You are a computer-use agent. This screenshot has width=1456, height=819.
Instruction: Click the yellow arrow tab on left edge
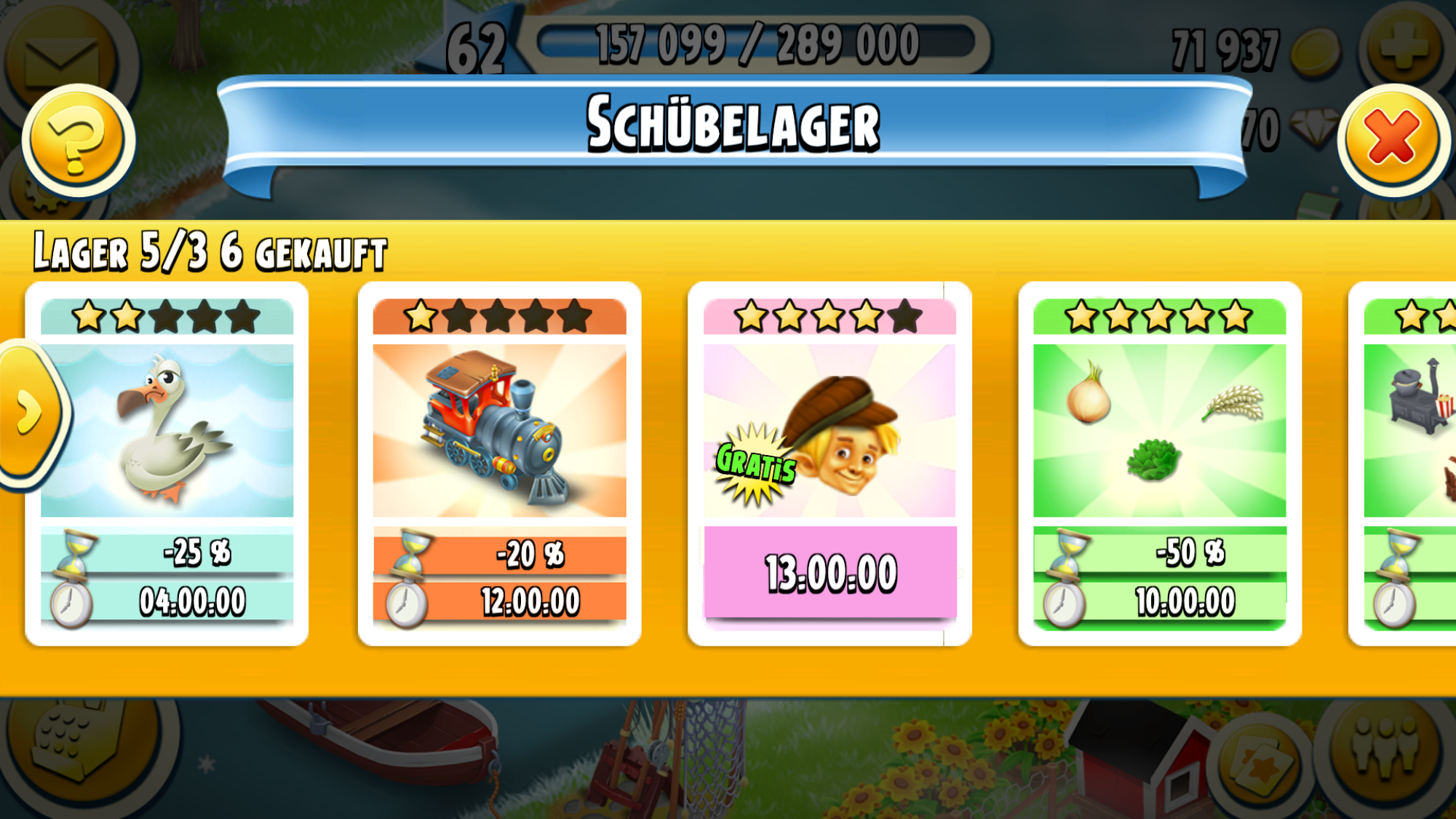[x=31, y=414]
